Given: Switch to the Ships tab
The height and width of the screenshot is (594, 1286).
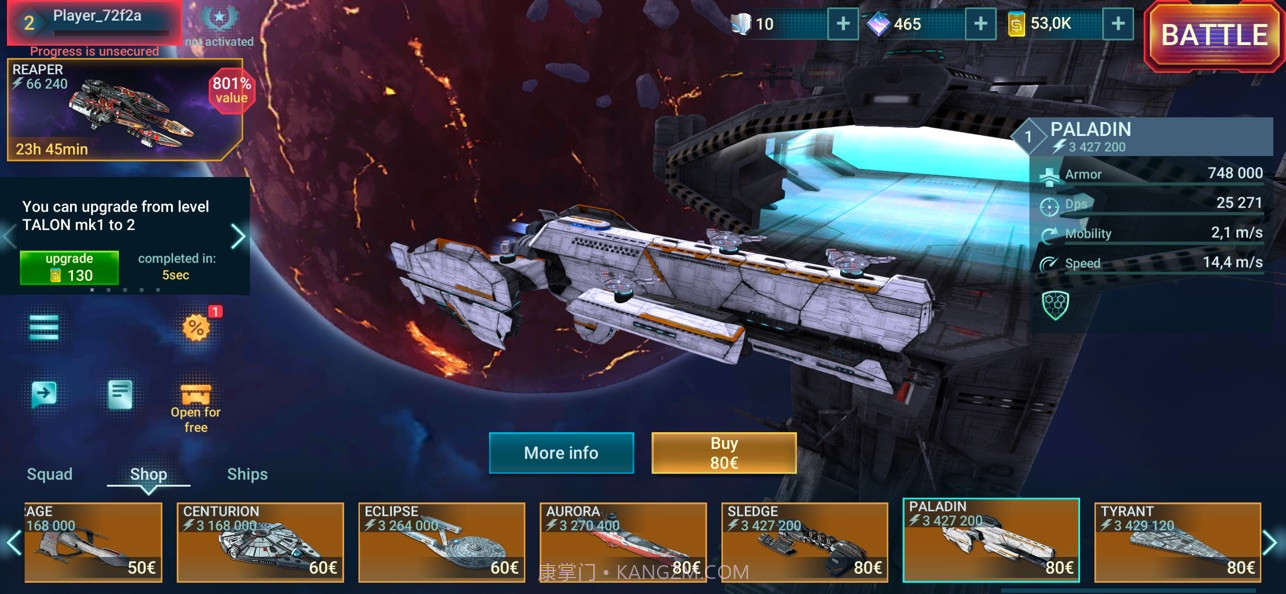Looking at the screenshot, I should [247, 474].
